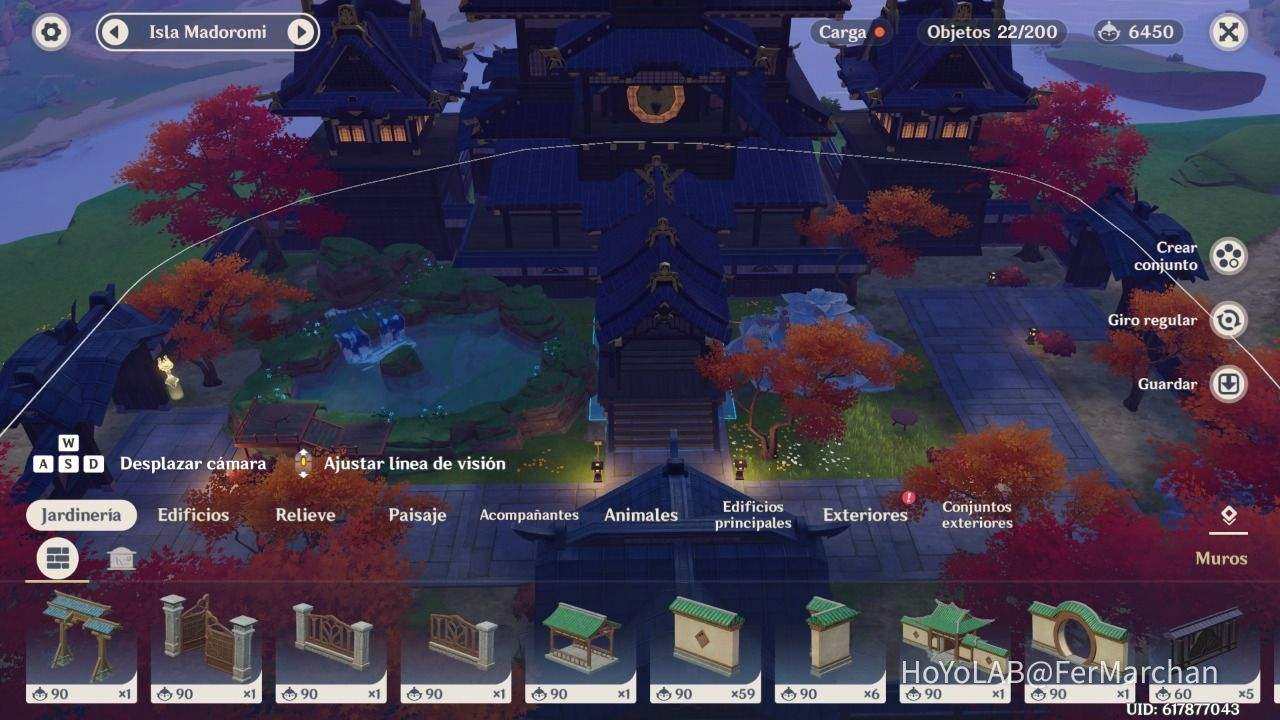Open the Exteriores tab with notification badge
Screen dimensions: 1280x720
coord(864,514)
